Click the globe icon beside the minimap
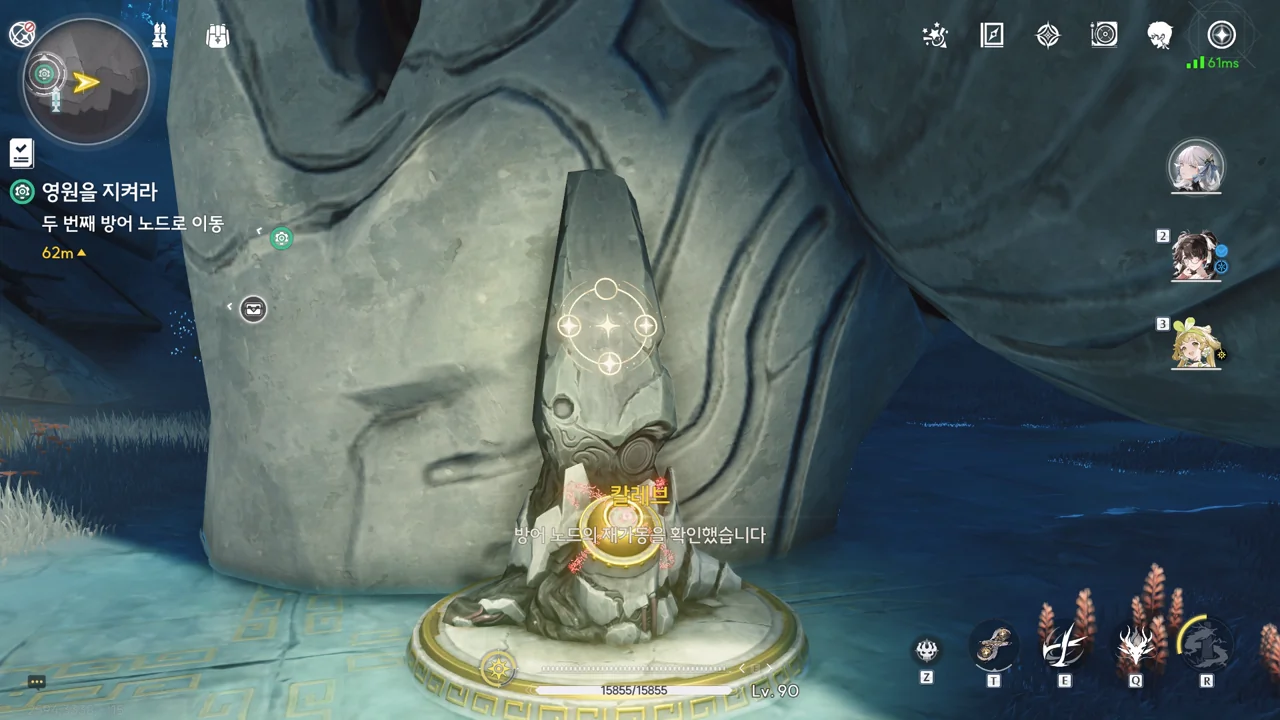Viewport: 1280px width, 720px height. tap(22, 35)
